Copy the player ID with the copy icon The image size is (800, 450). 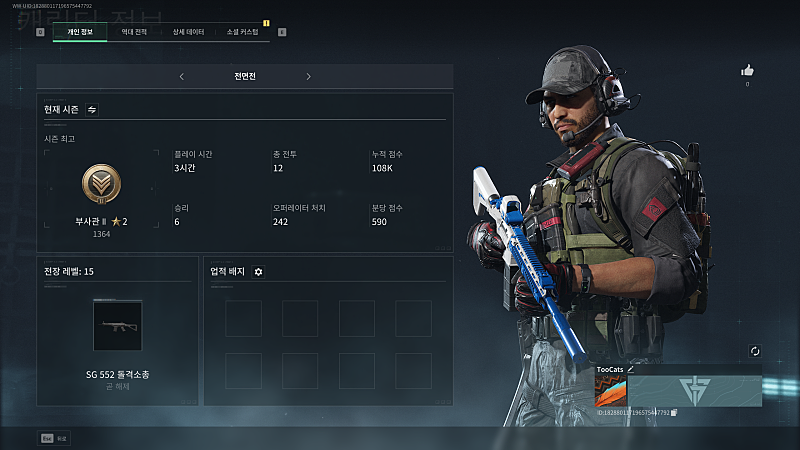click(x=674, y=411)
